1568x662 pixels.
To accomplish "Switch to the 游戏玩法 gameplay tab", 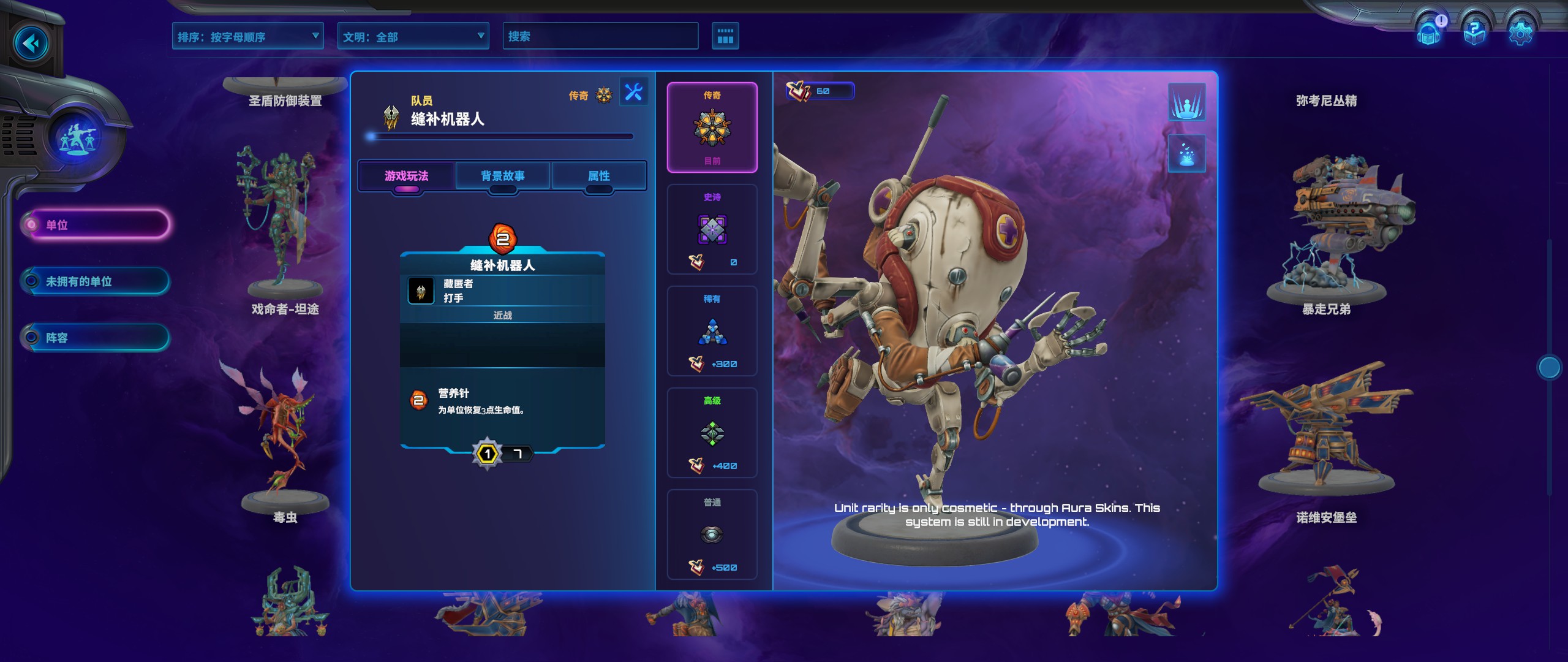I will 407,177.
